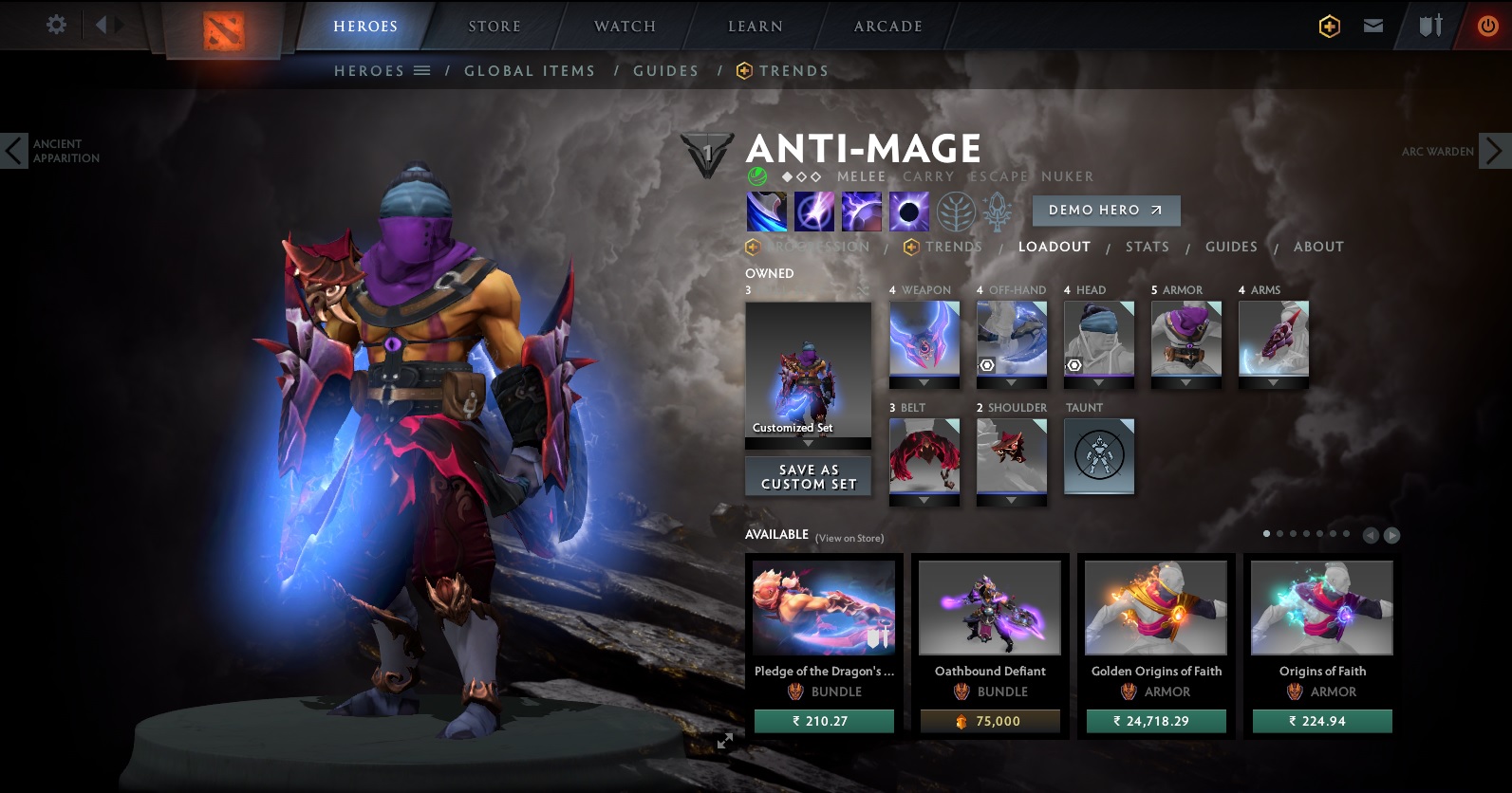Expand the Belt slot dropdown arrow
The width and height of the screenshot is (1512, 793).
pos(924,501)
